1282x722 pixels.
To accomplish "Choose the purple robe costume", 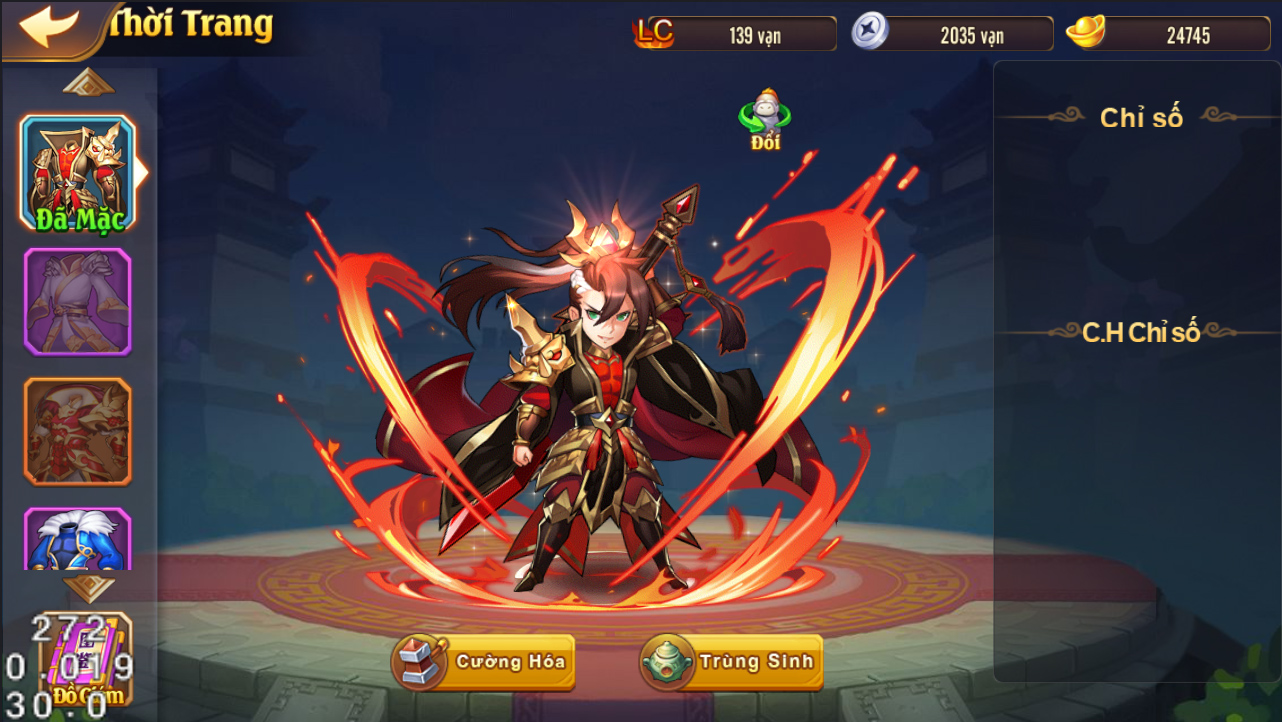I will [x=78, y=302].
